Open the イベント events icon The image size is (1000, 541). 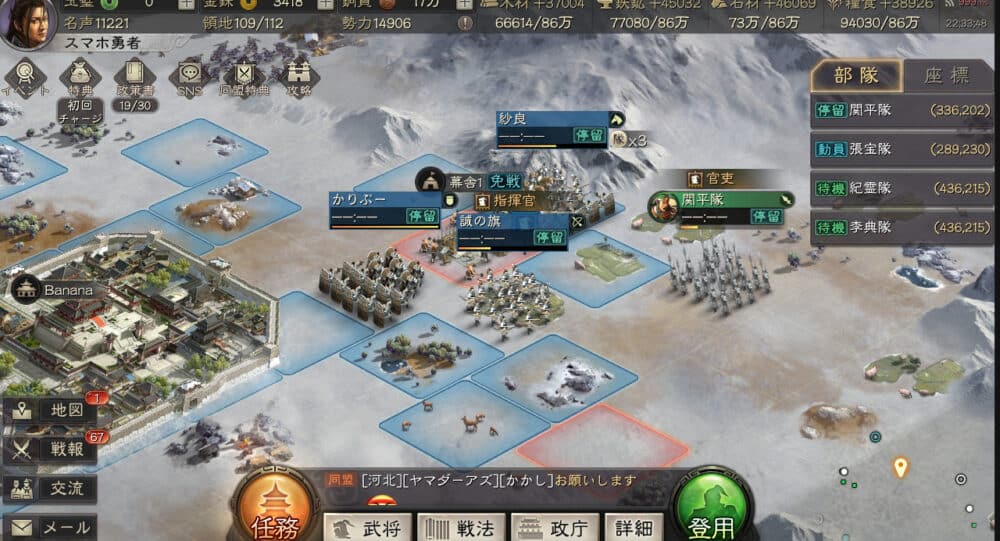pos(25,77)
